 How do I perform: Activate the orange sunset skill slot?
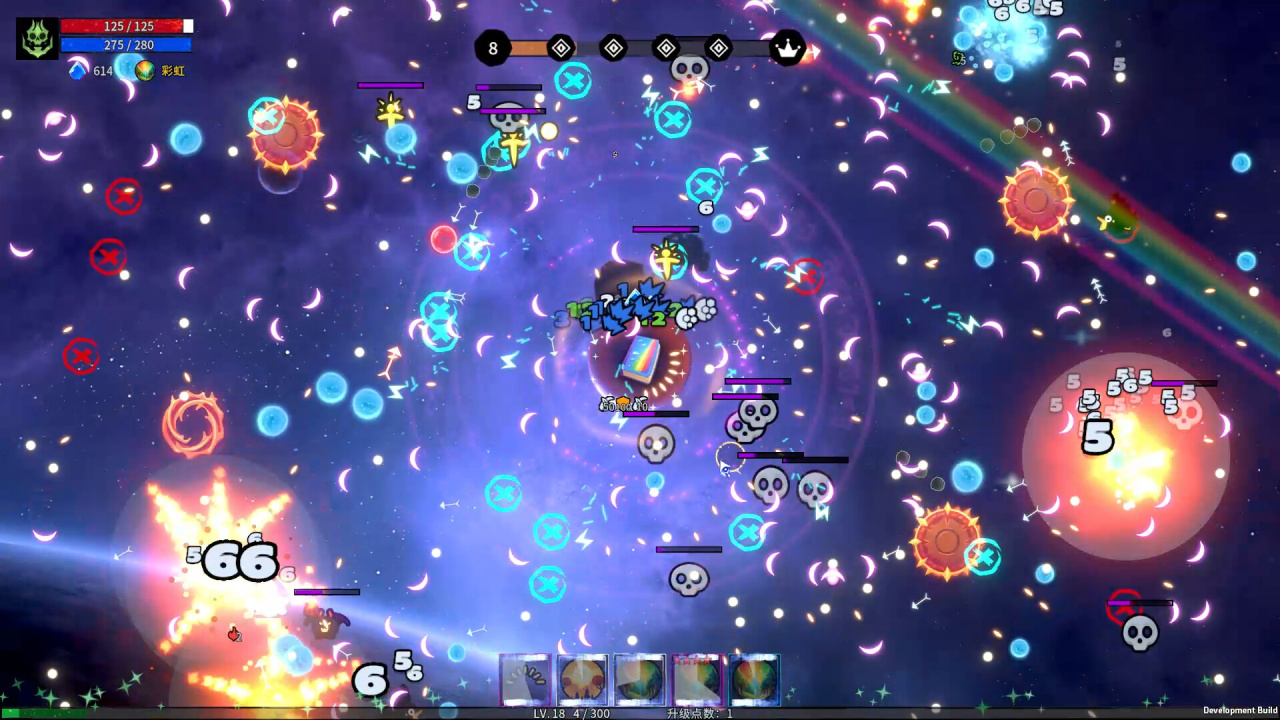click(x=583, y=680)
